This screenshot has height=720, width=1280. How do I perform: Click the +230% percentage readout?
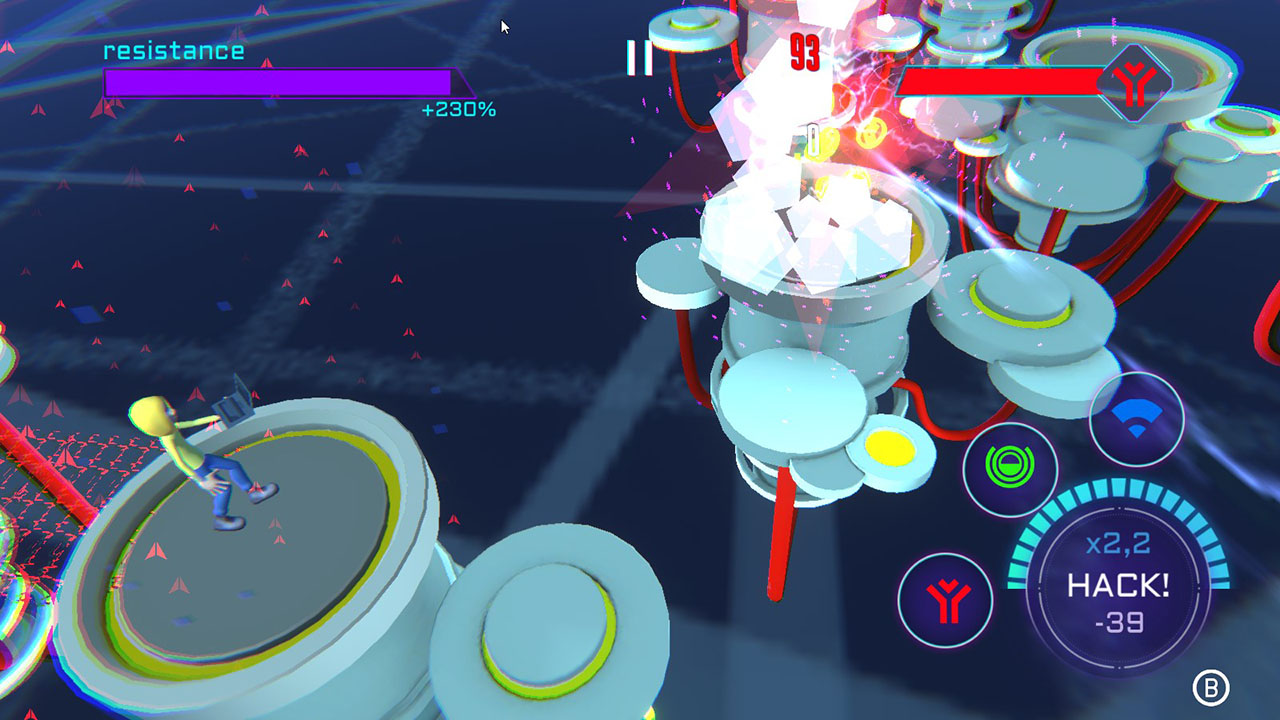(x=460, y=112)
